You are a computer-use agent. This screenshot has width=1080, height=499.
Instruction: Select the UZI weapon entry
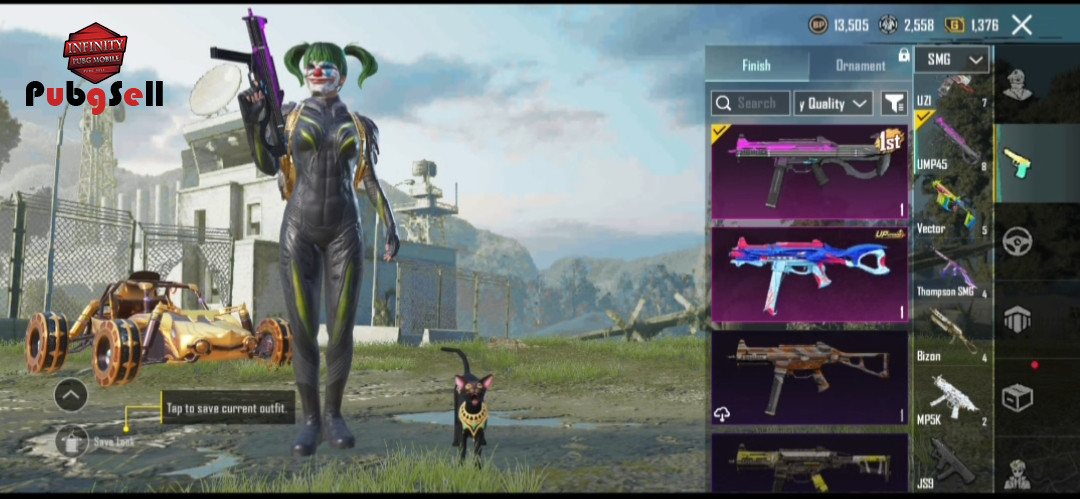952,91
